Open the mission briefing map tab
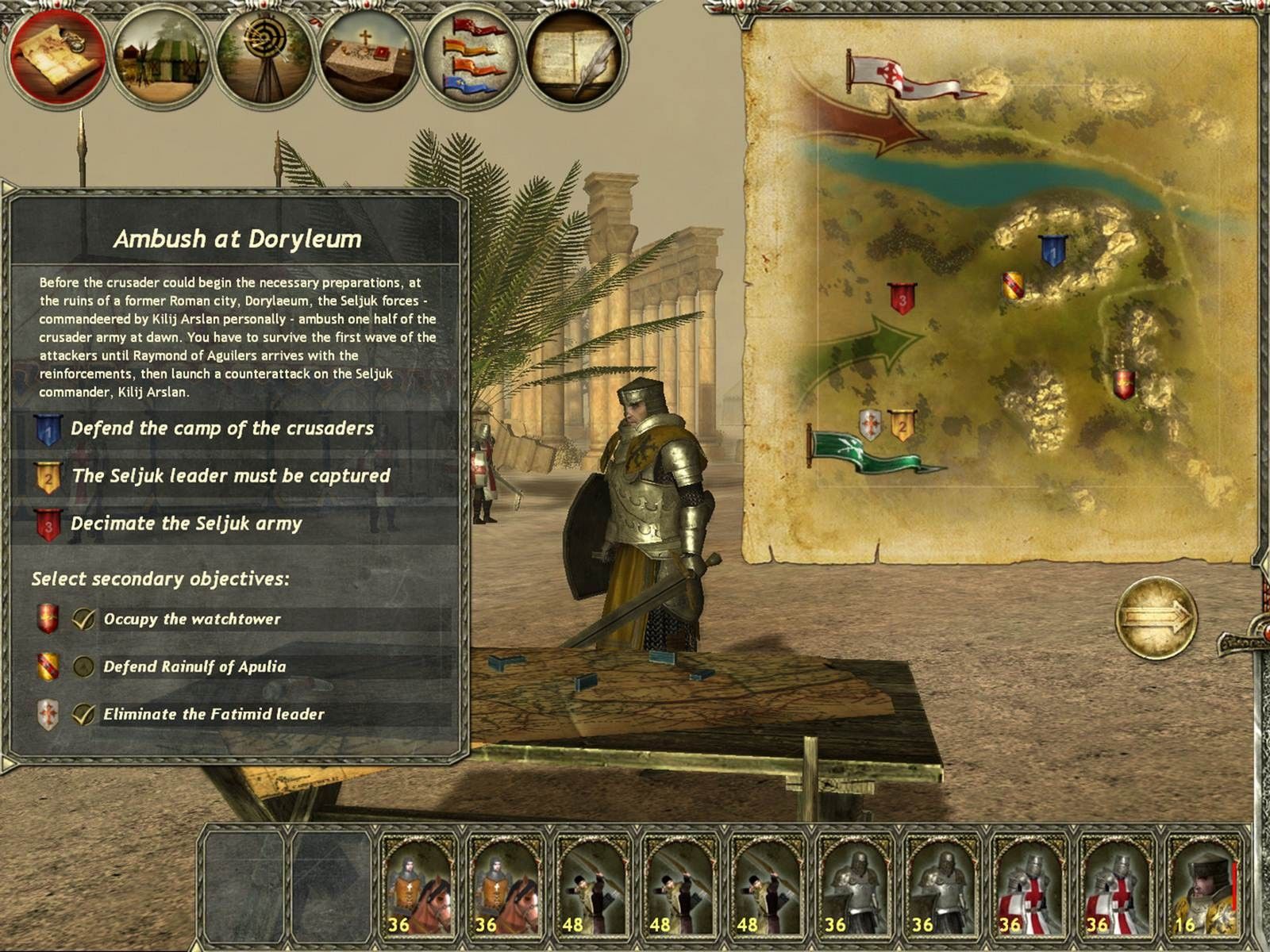The width and height of the screenshot is (1270, 952). point(57,58)
